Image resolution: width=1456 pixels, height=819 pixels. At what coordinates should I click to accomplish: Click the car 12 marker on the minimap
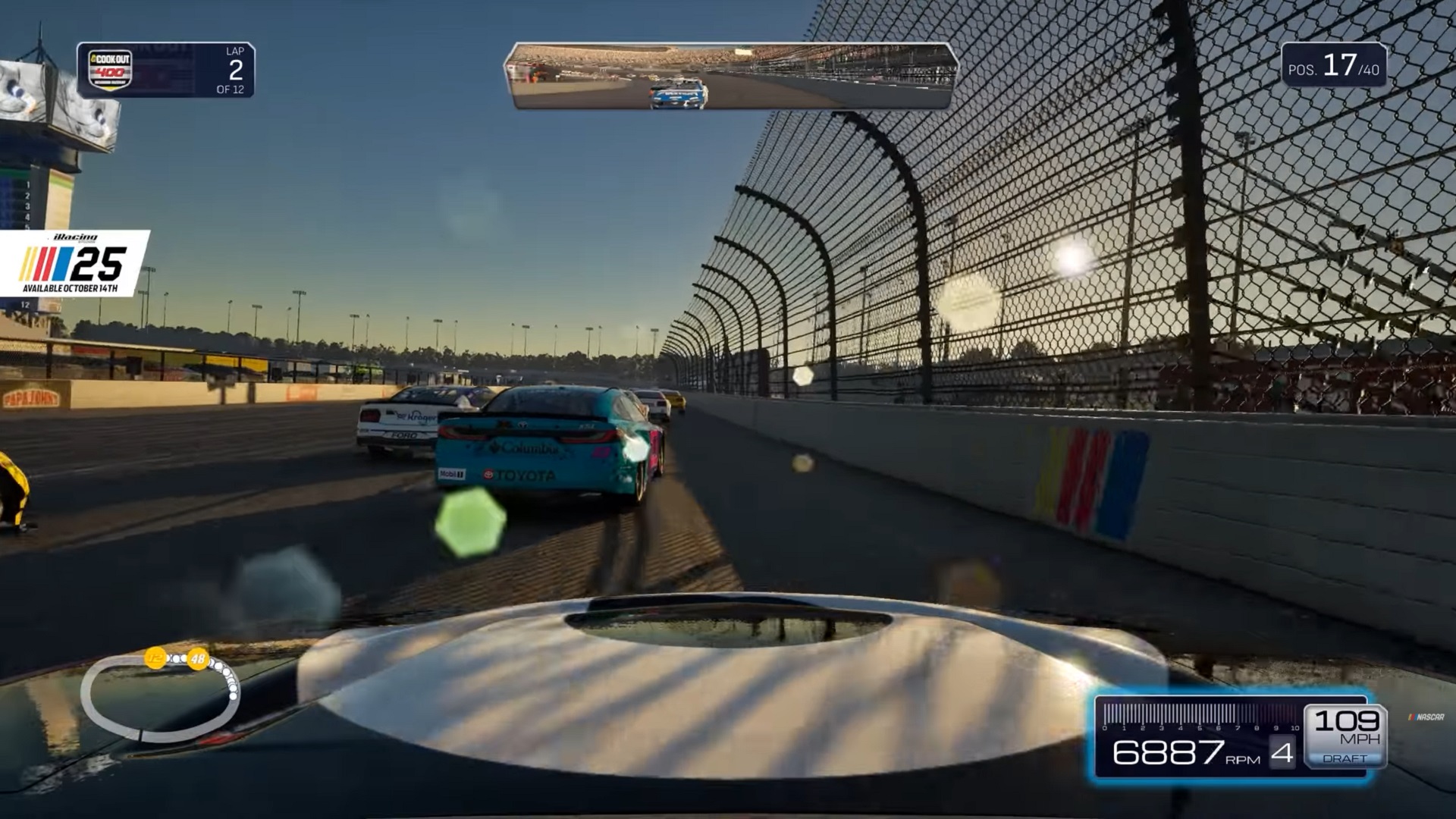155,658
